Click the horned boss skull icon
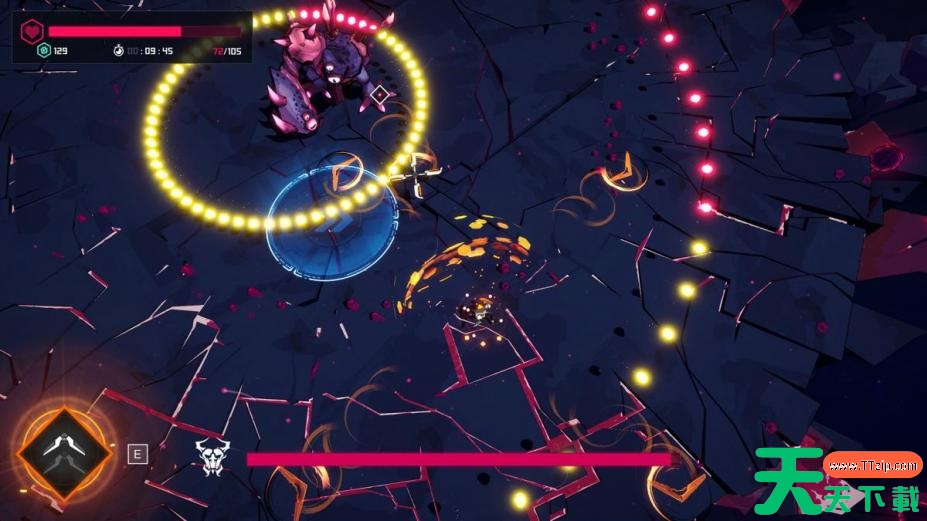Image resolution: width=927 pixels, height=521 pixels. coord(210,457)
